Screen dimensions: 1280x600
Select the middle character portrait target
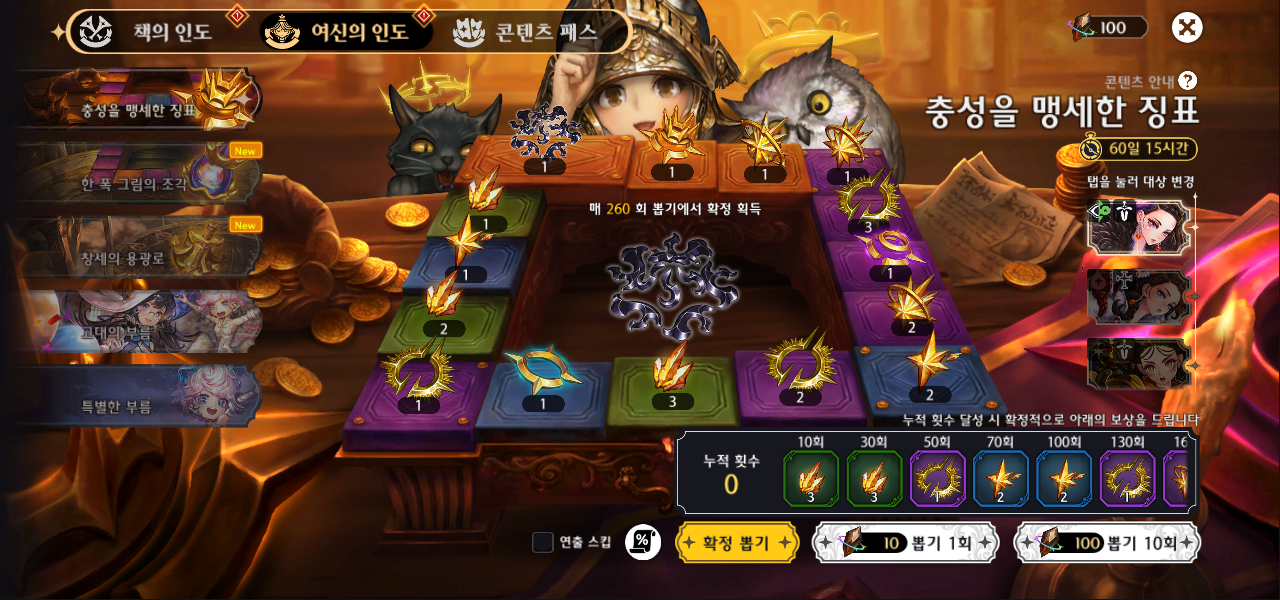pyautogui.click(x=1138, y=296)
